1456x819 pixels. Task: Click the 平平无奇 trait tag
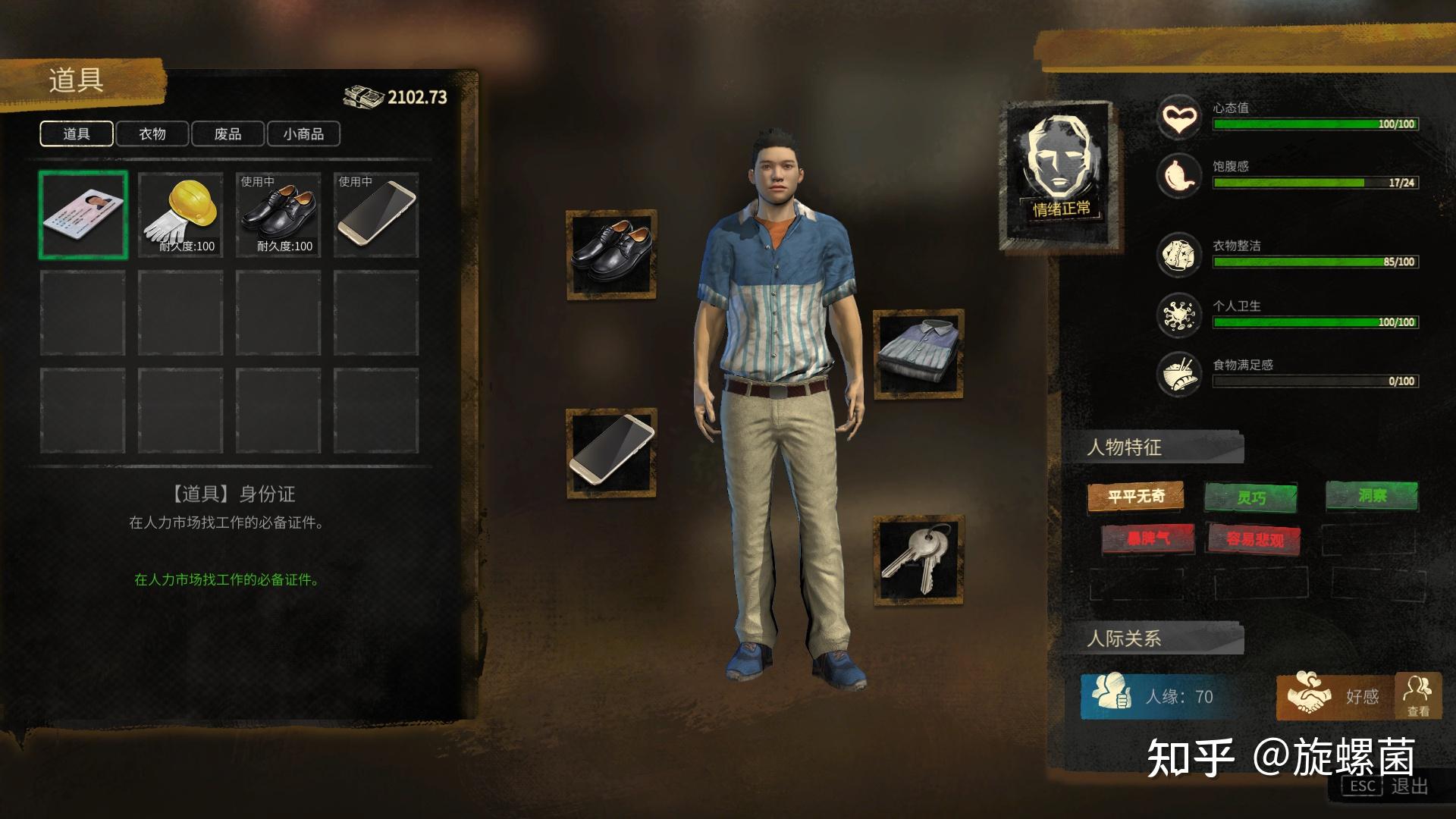[1135, 497]
